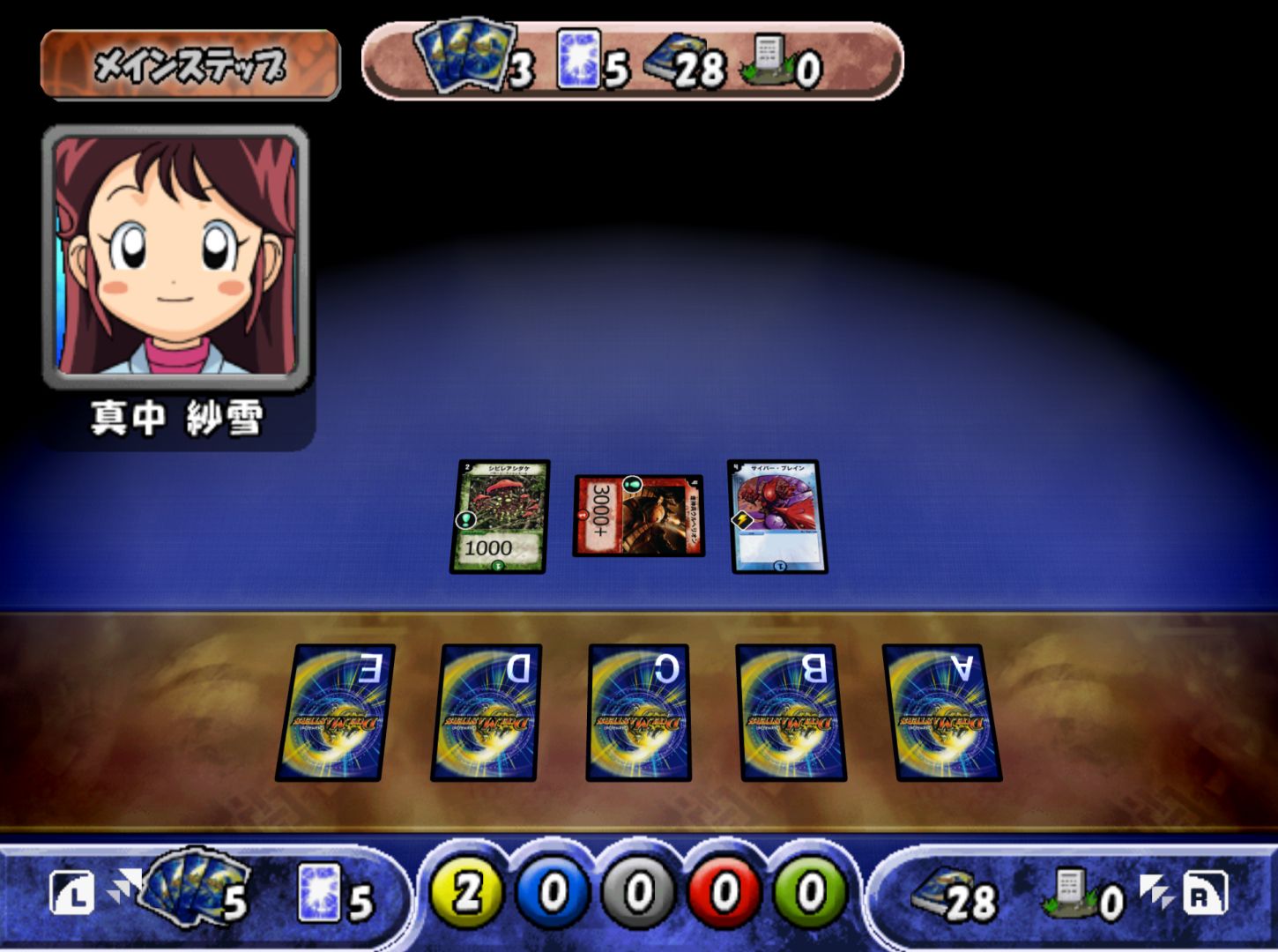The image size is (1278, 952).
Task: Select the green nature mana orb
Action: pyautogui.click(x=810, y=892)
